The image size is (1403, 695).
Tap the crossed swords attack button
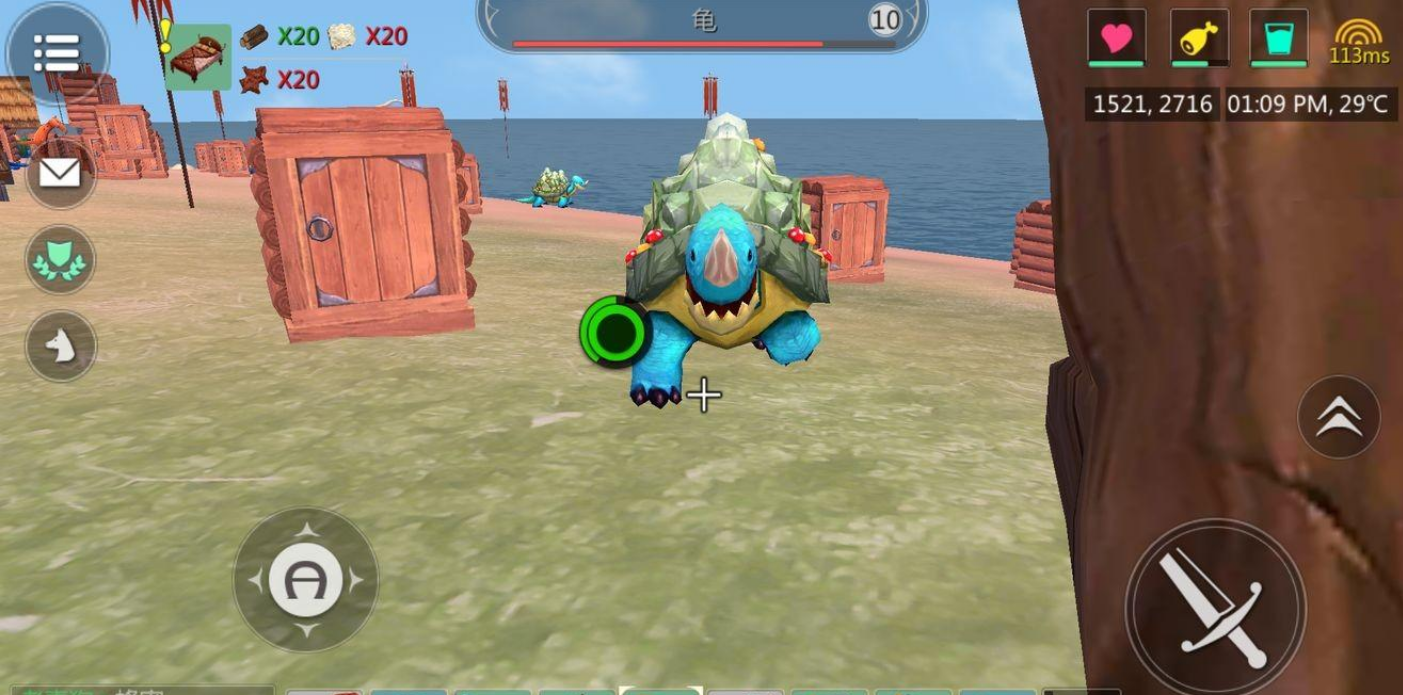[1215, 607]
